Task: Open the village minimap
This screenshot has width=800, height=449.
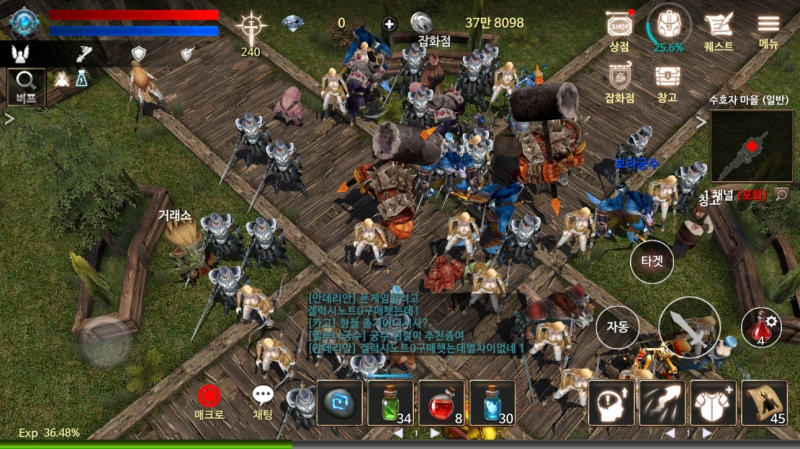Action: click(x=751, y=145)
